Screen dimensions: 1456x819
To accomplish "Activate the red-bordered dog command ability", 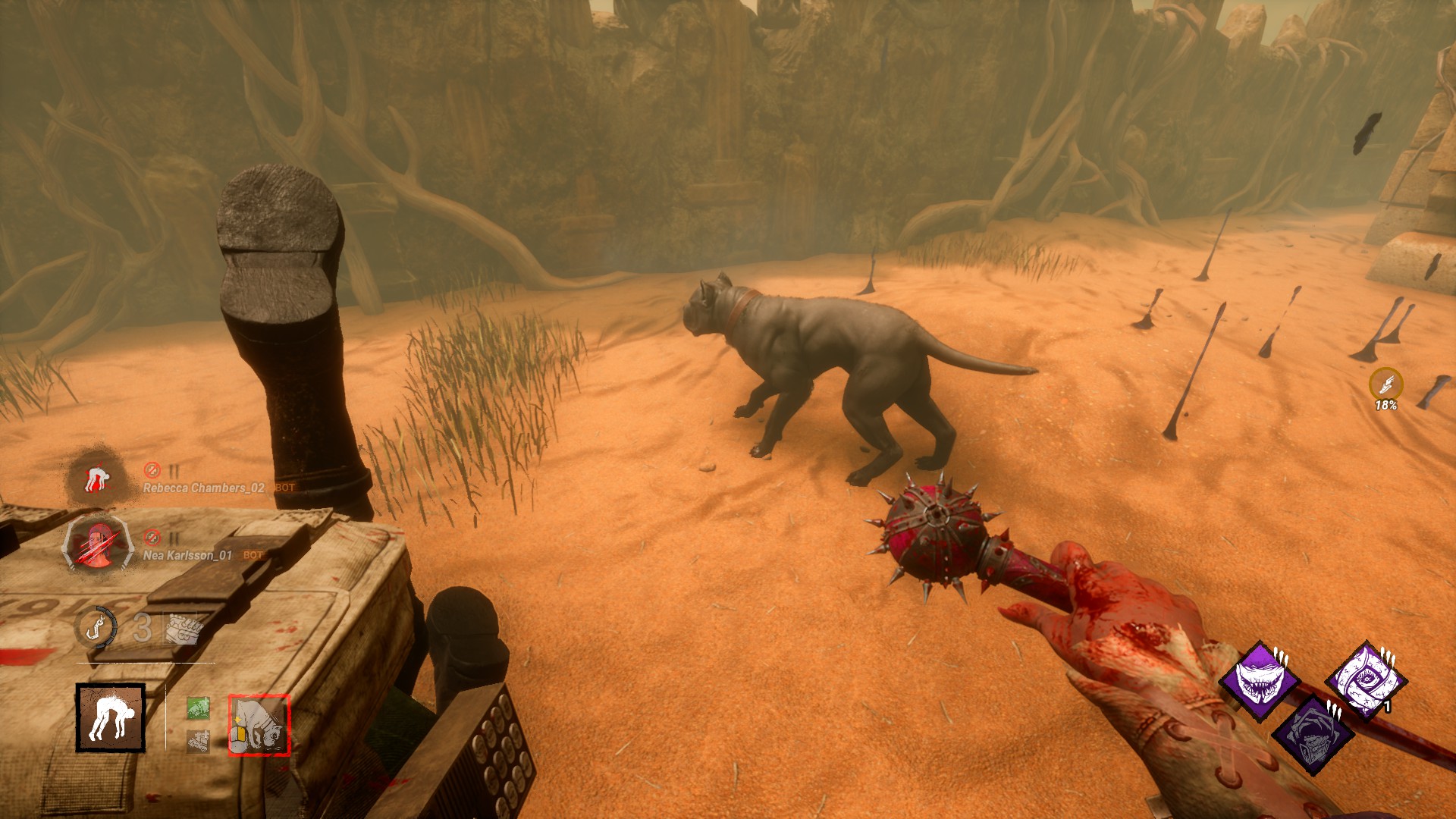I will pyautogui.click(x=259, y=726).
